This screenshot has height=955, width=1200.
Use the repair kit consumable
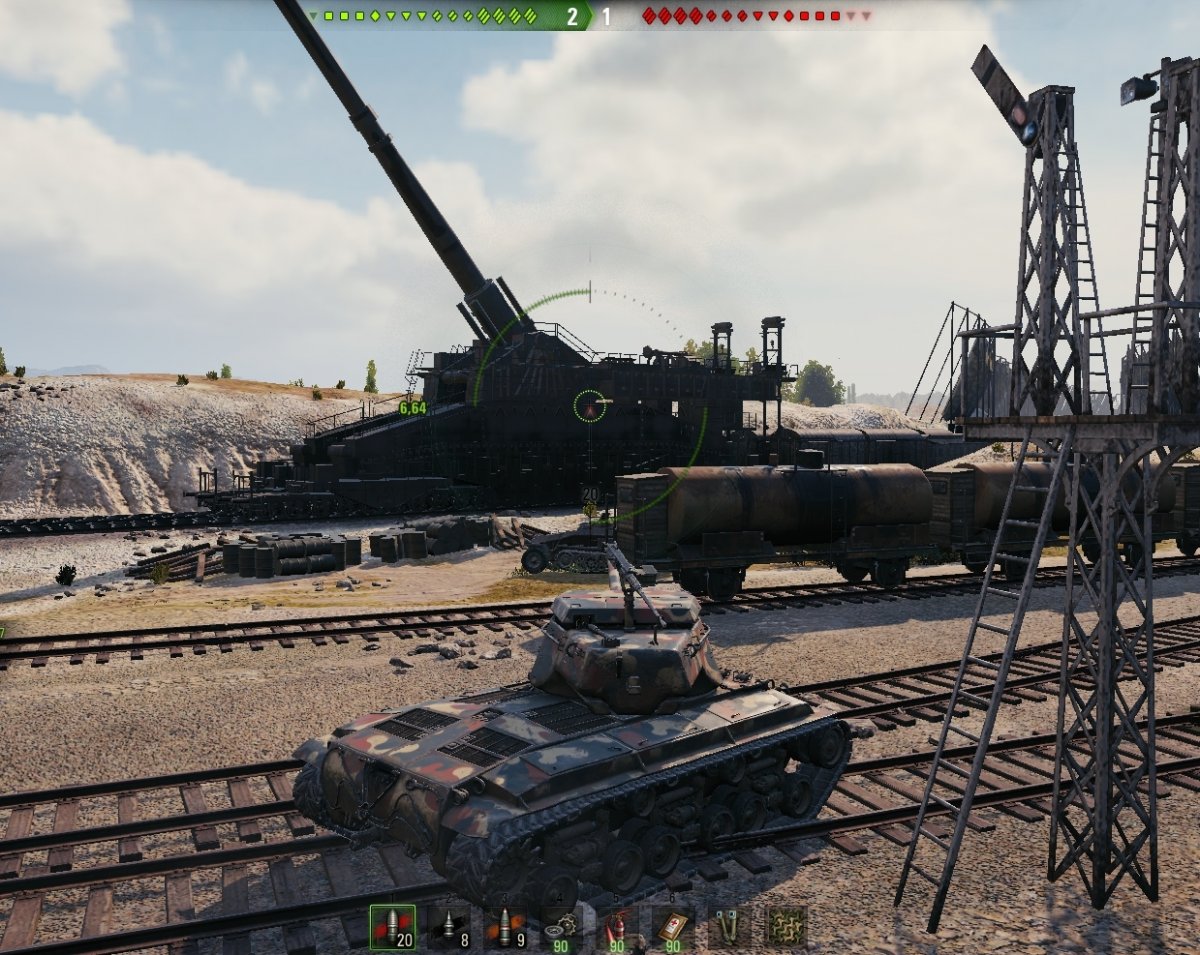[x=560, y=927]
